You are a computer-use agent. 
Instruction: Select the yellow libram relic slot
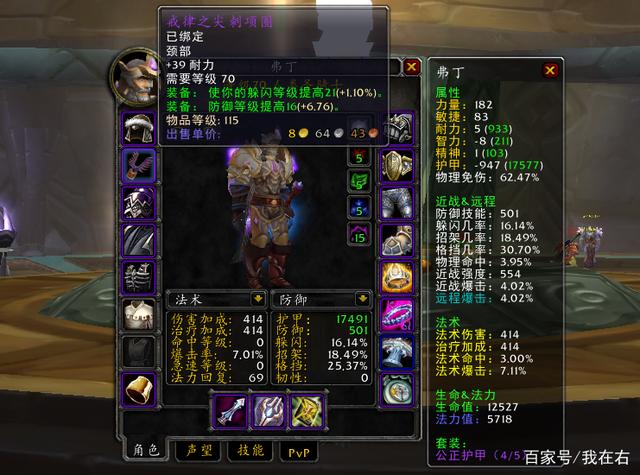pos(305,408)
